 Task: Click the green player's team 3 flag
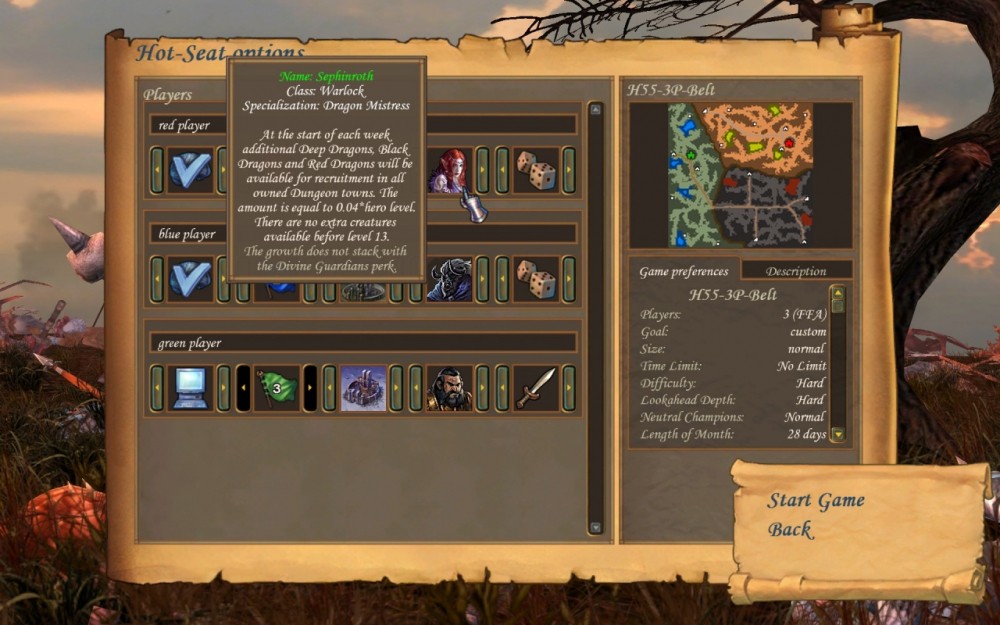tap(276, 388)
